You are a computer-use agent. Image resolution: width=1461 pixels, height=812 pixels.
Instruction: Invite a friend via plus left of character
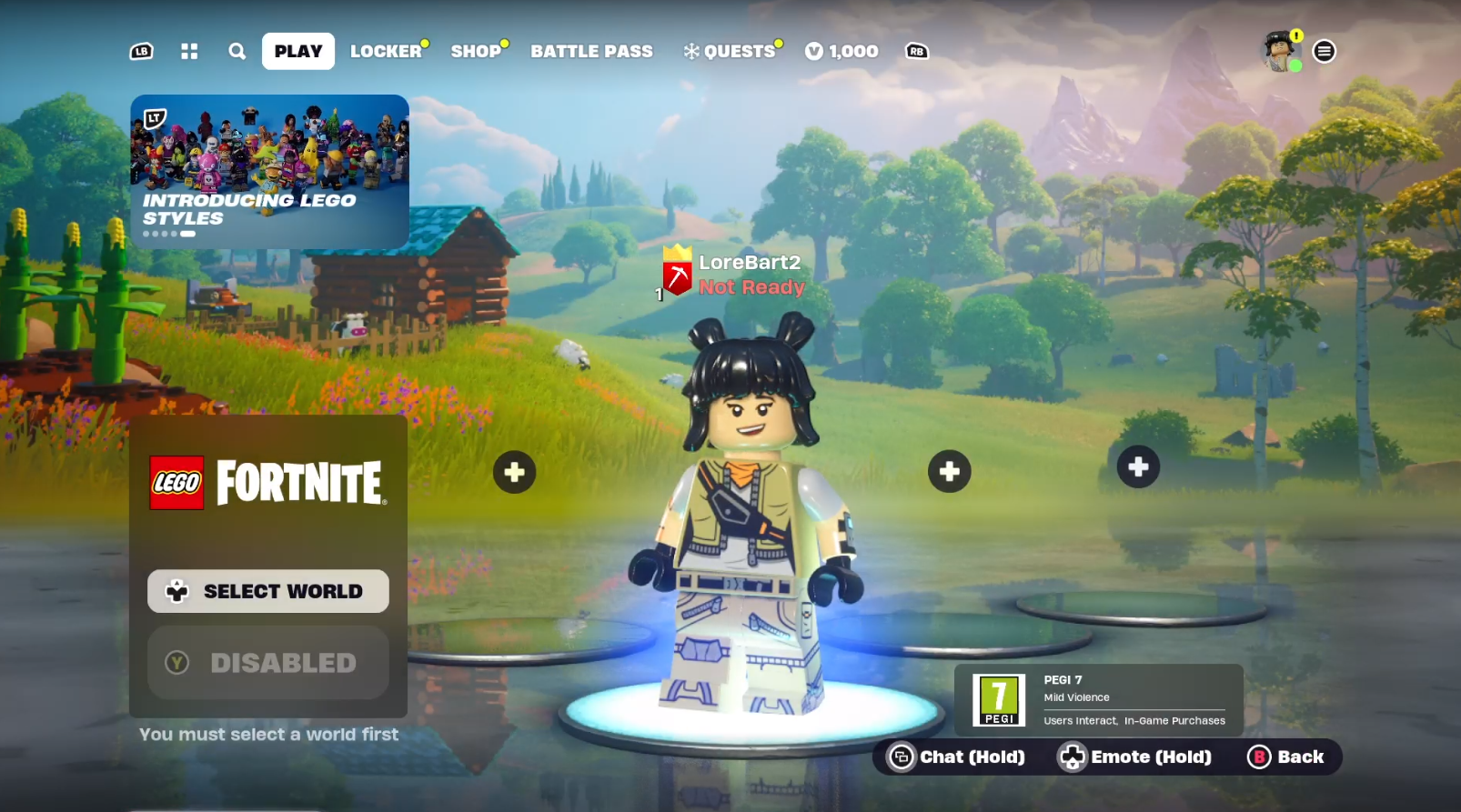pos(514,473)
